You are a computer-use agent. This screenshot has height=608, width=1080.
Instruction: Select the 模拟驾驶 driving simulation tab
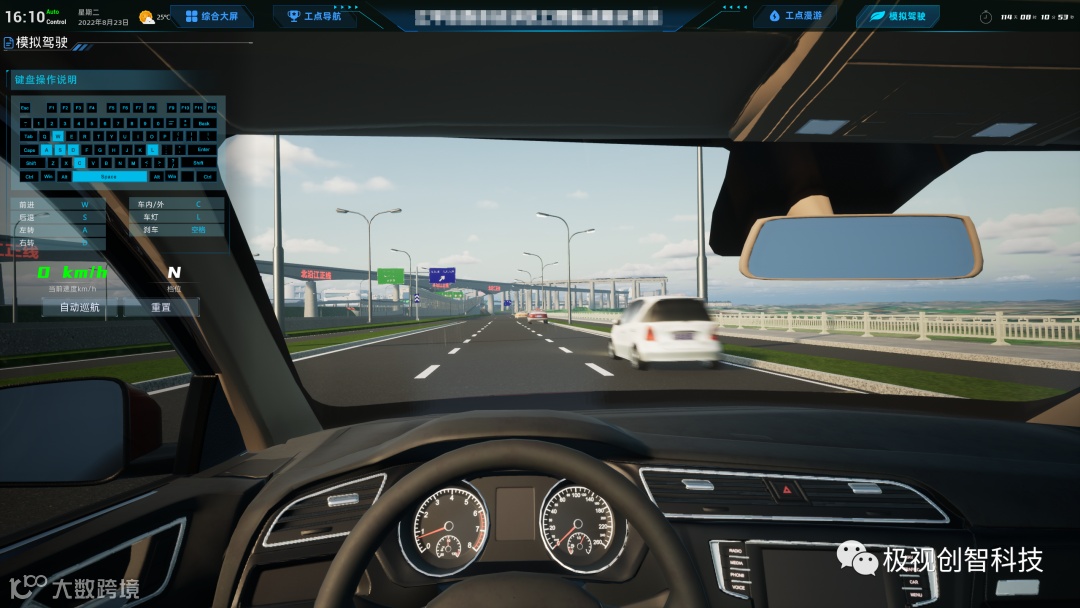tap(897, 16)
